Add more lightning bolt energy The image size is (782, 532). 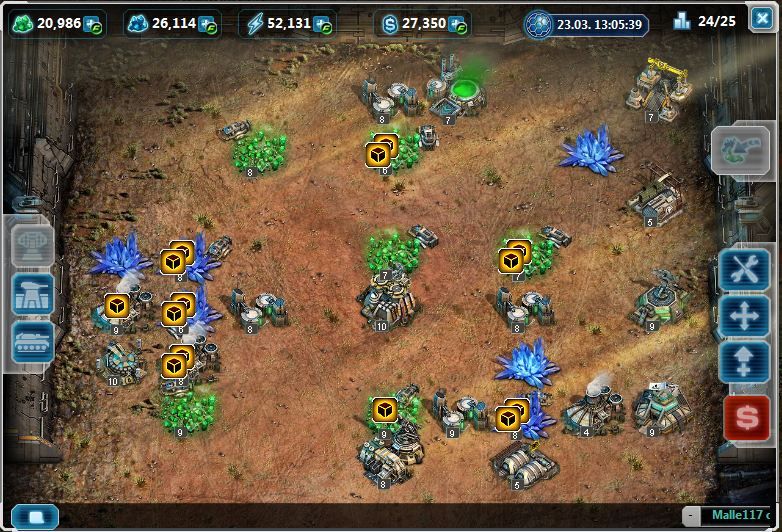(321, 24)
